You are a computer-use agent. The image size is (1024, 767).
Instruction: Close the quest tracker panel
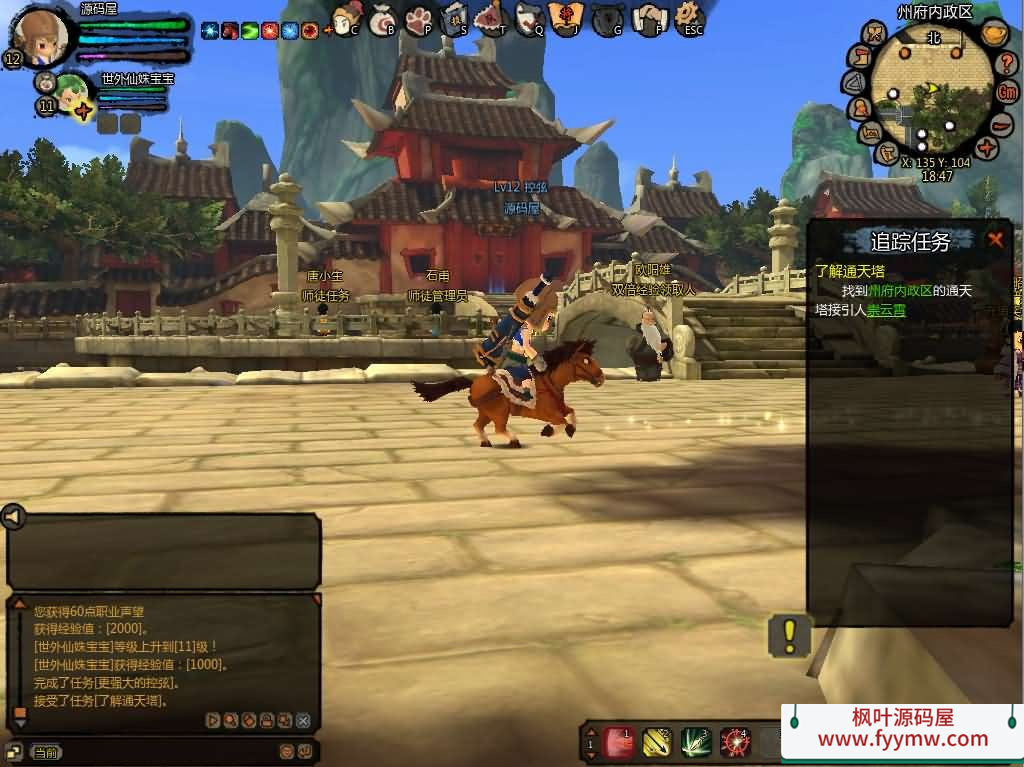tap(995, 239)
